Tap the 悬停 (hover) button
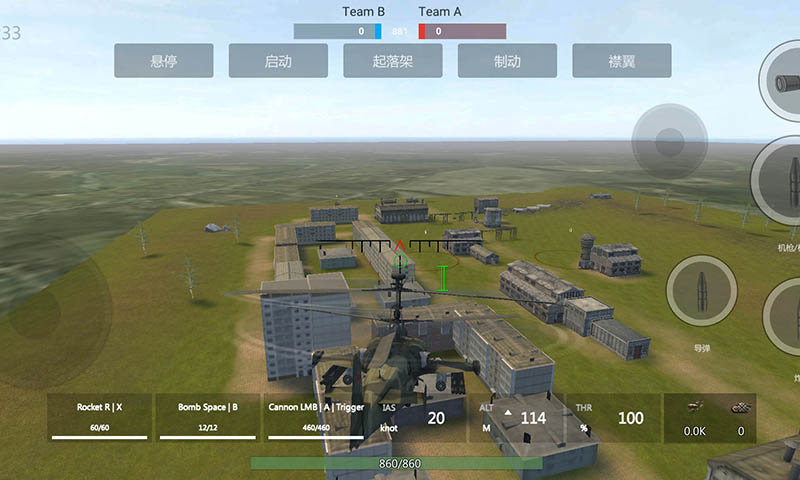Screen dimensions: 800x480 [x=163, y=61]
